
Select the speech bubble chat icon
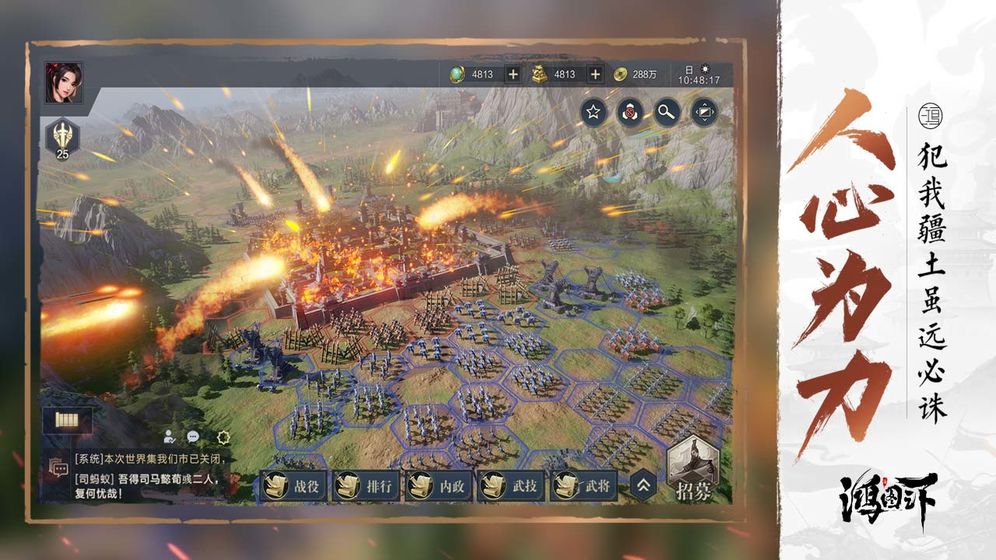193,437
